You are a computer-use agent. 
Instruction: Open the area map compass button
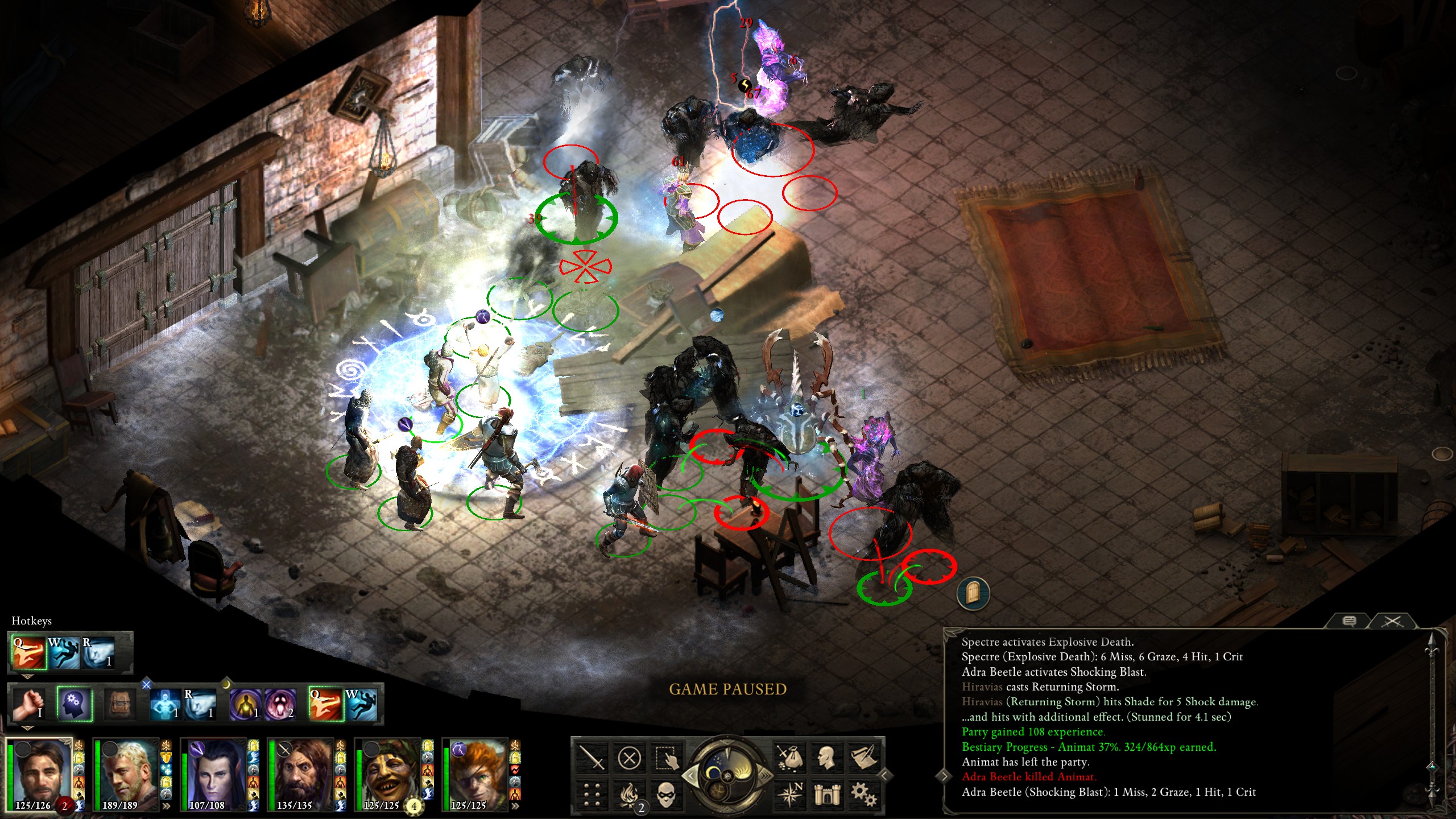pos(790,795)
